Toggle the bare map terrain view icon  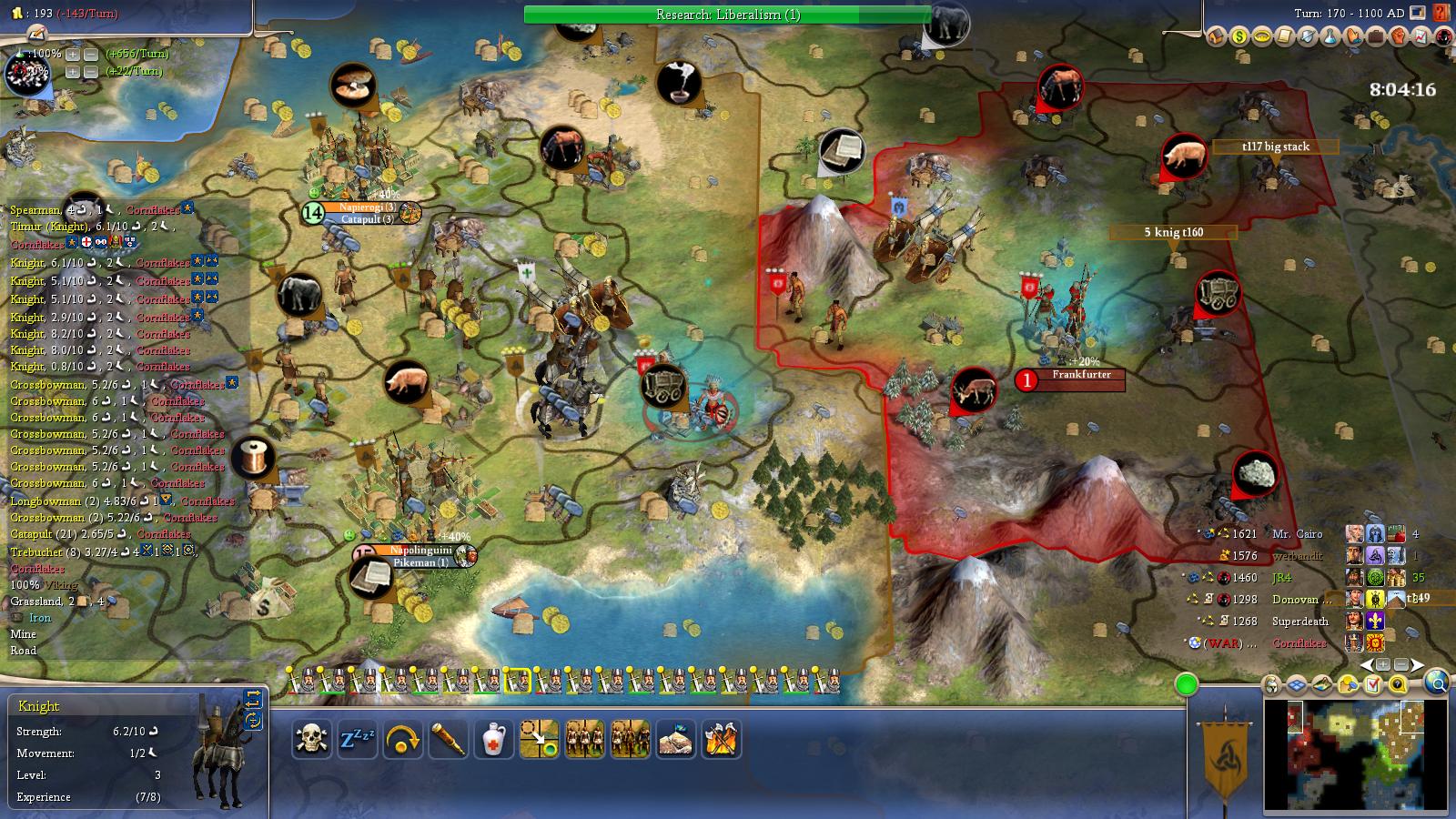click(1321, 684)
